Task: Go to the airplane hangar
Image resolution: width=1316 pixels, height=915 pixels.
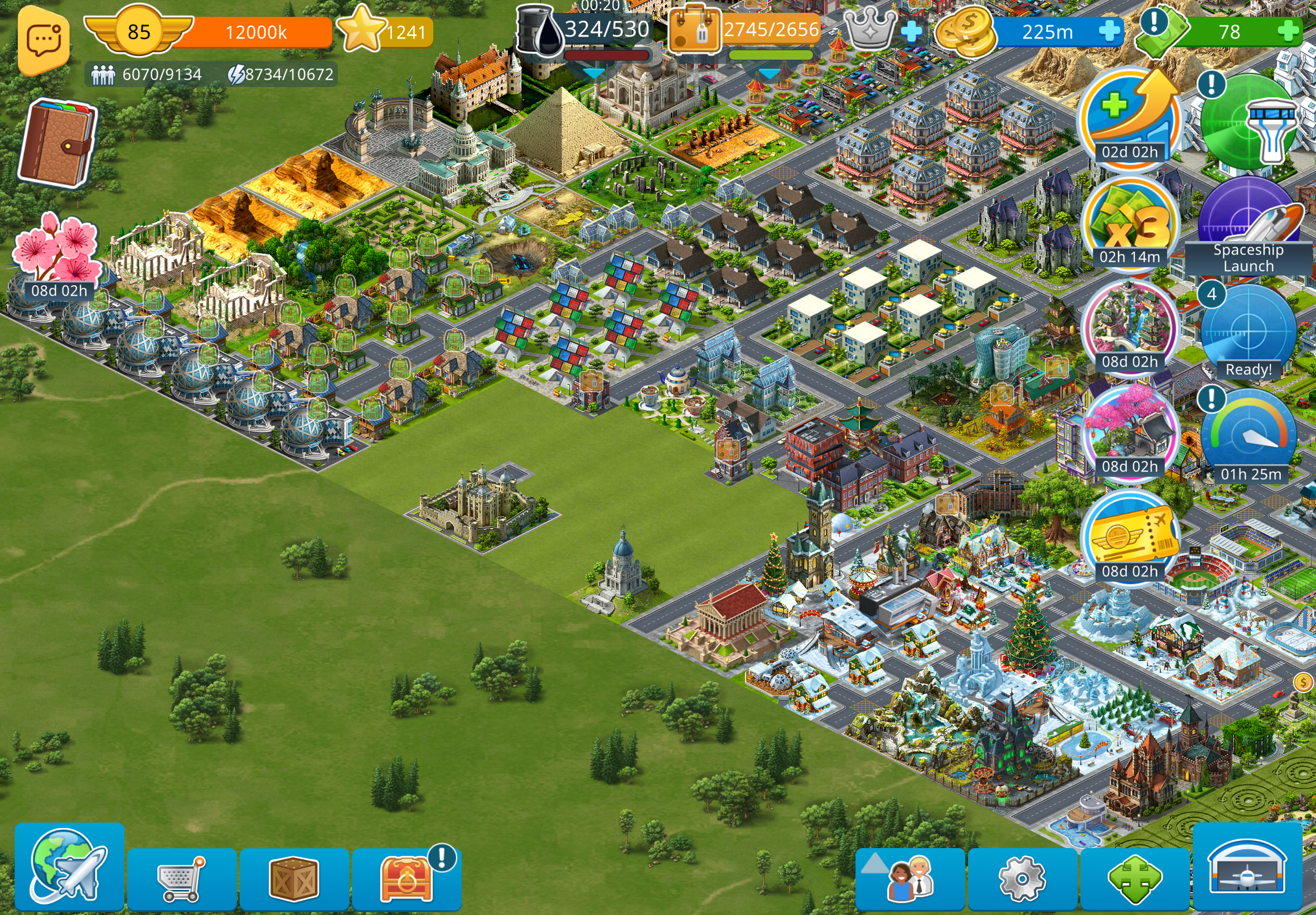Action: 1247,867
